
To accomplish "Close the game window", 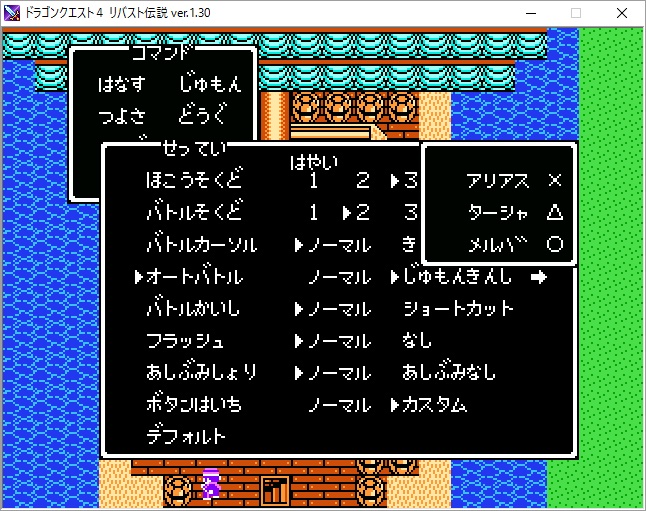I will pyautogui.click(x=622, y=14).
